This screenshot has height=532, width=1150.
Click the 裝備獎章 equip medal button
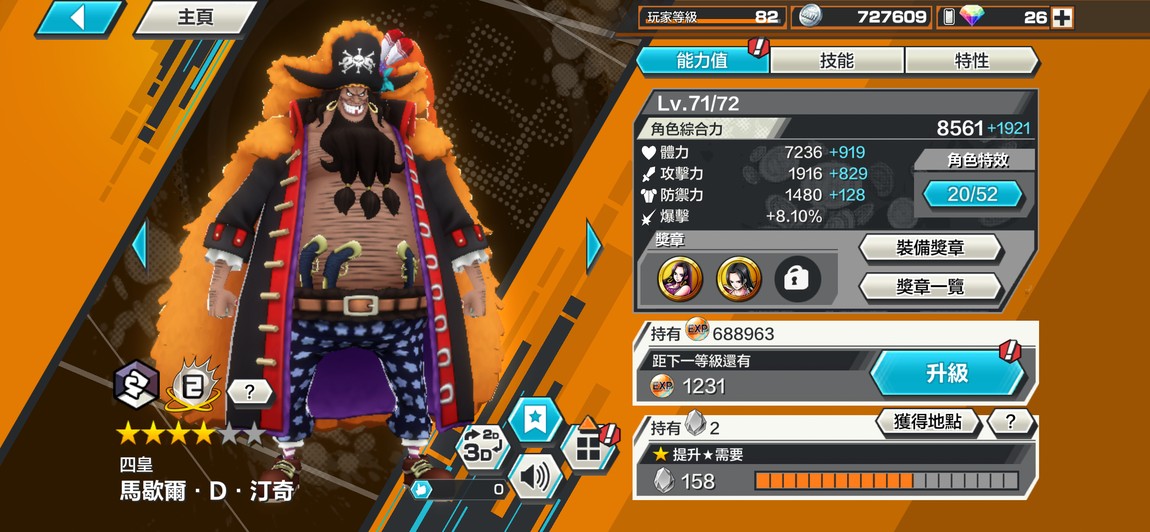coord(930,248)
